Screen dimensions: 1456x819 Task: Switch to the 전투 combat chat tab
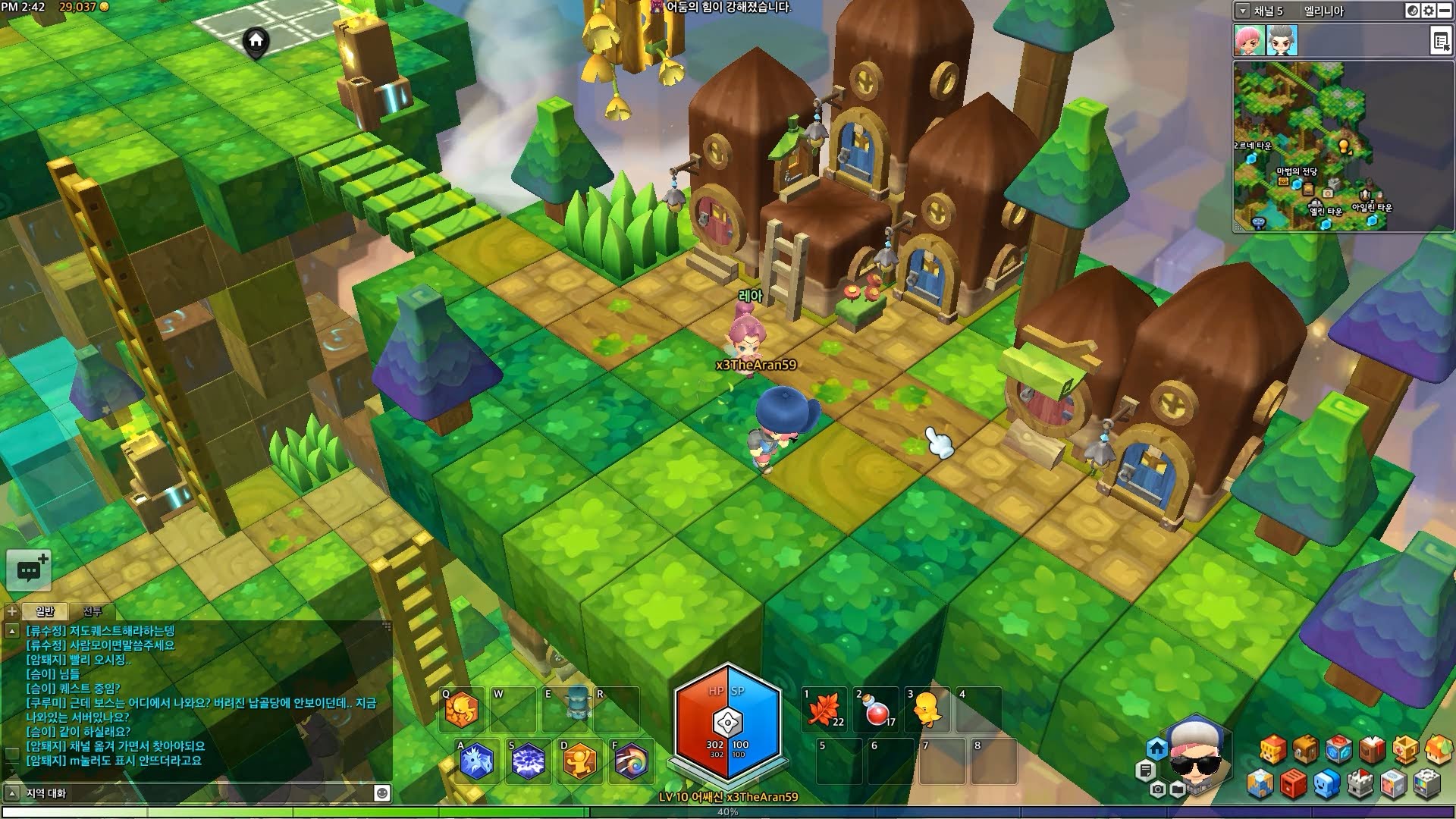93,610
